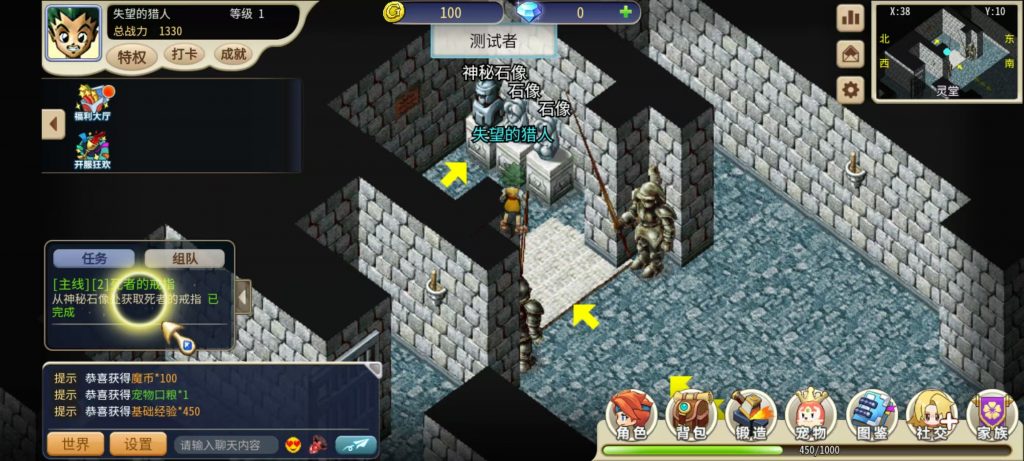Open the 特权 privileges button
Image resolution: width=1024 pixels, height=461 pixels.
[132, 57]
